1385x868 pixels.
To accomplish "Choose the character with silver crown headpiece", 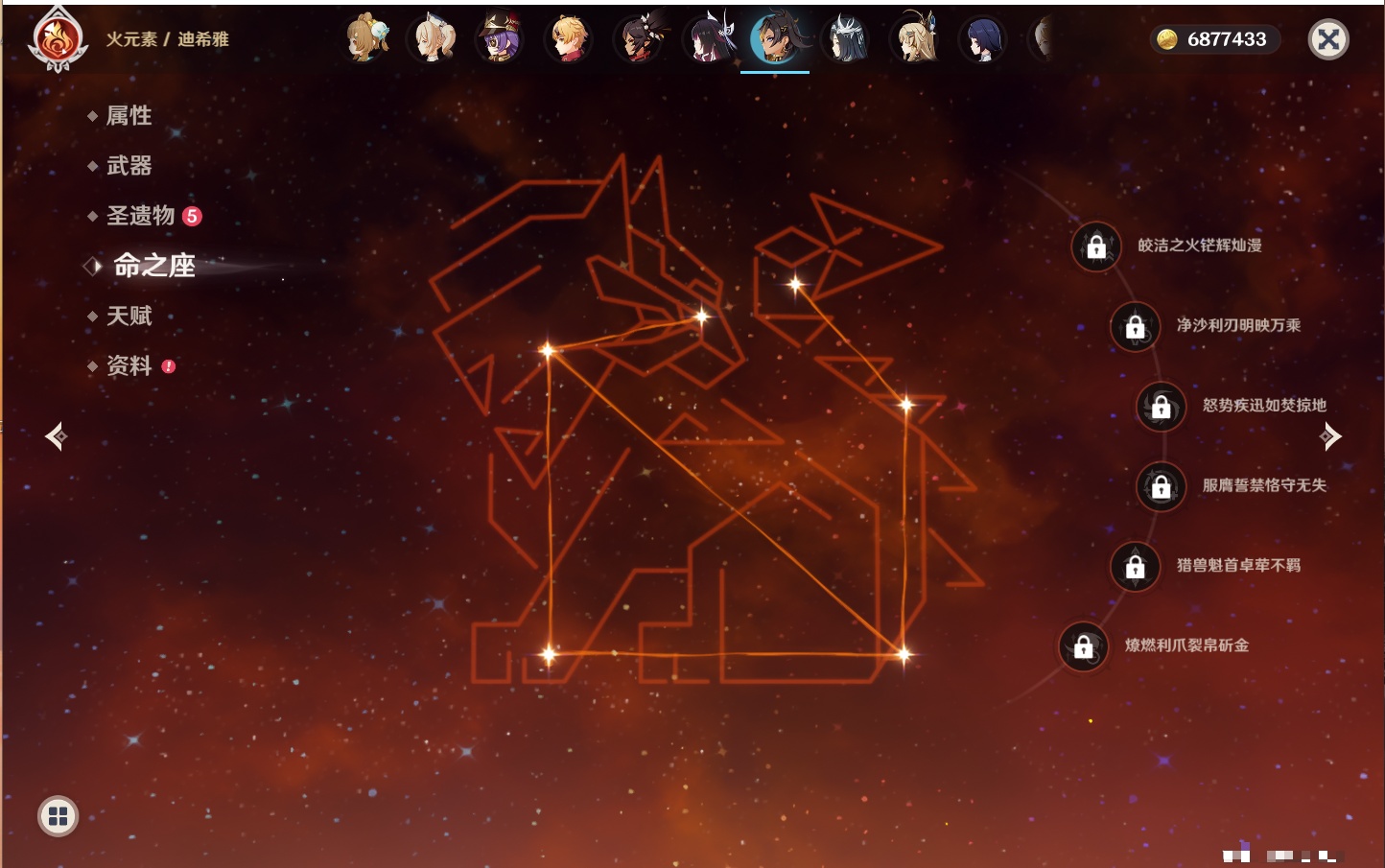I will [846, 39].
